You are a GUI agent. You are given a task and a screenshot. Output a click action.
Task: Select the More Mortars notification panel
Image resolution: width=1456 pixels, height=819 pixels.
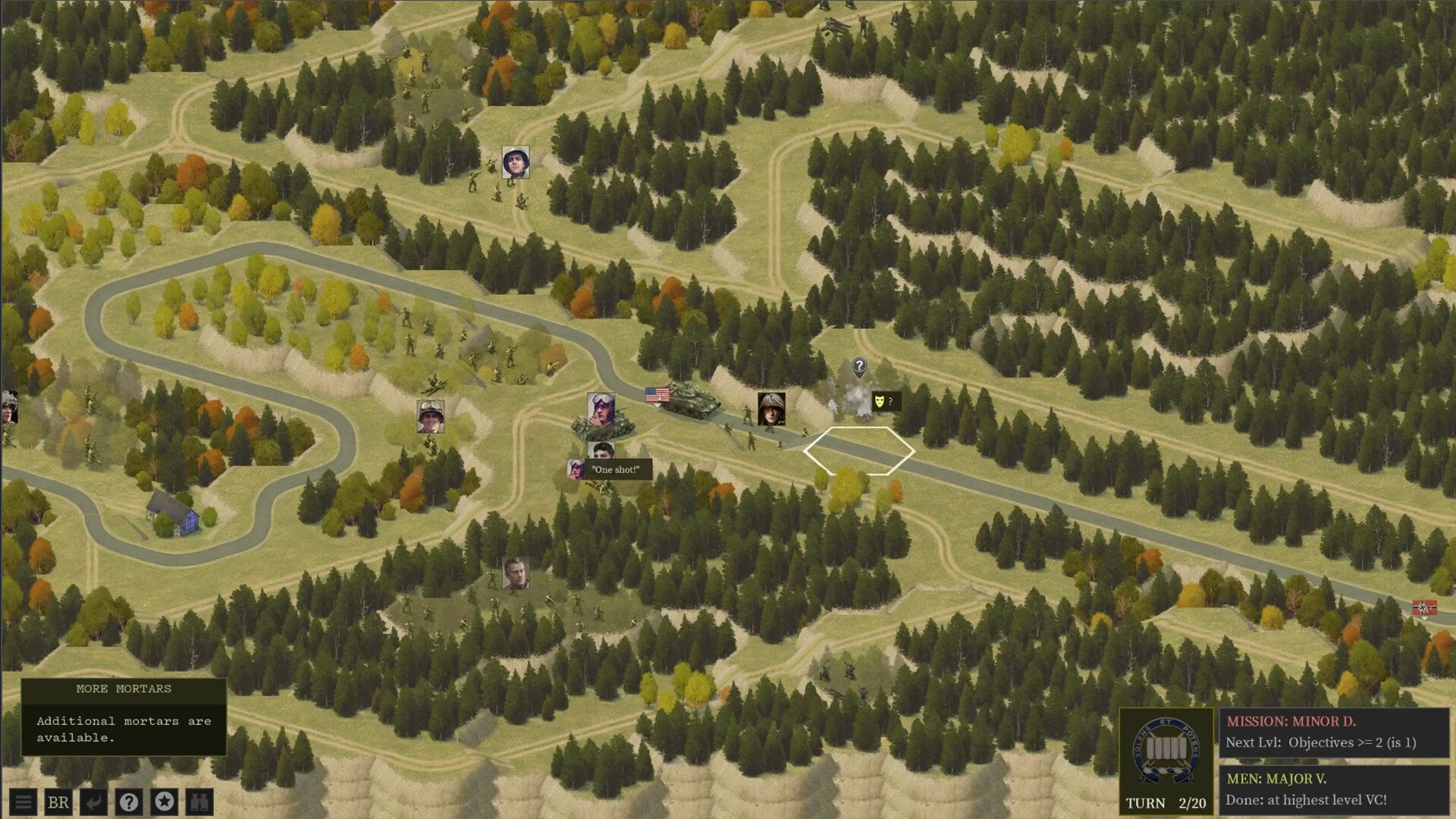coord(124,717)
